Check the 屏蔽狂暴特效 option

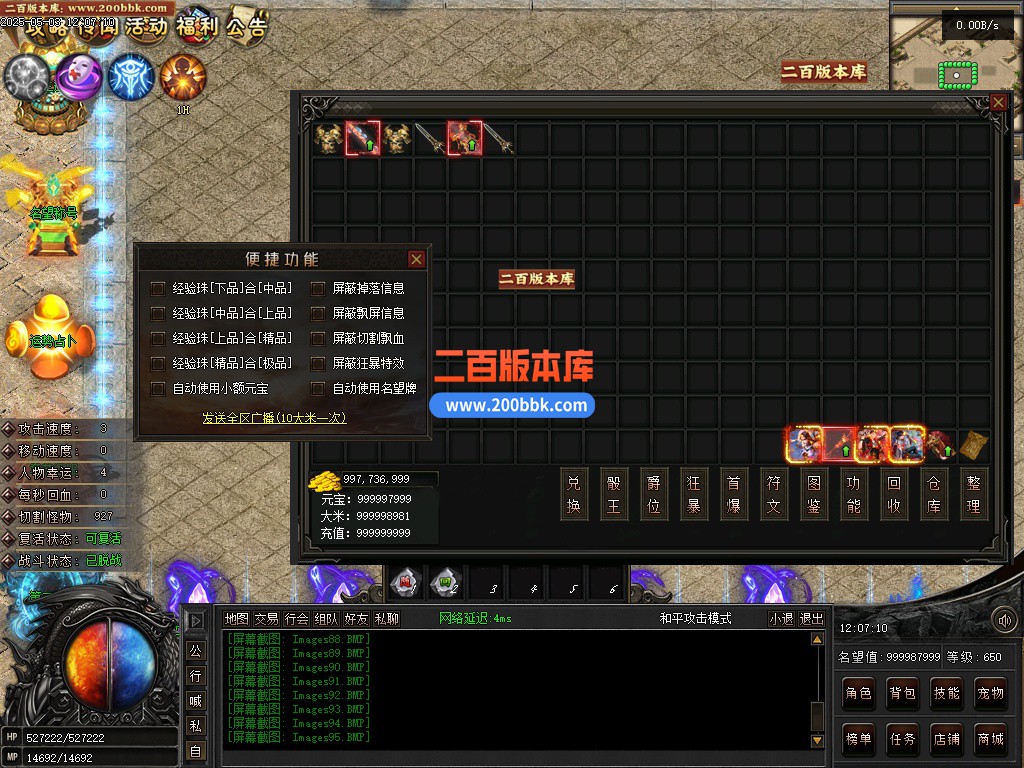[x=318, y=363]
